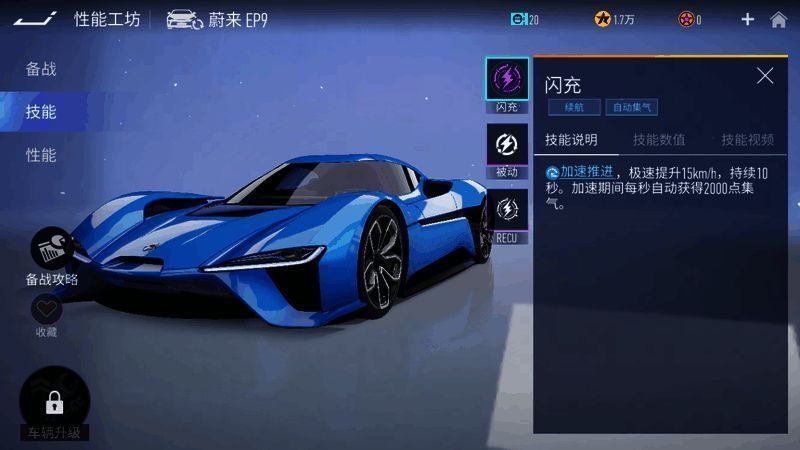Go back using the top-left arrow

(x=34, y=18)
